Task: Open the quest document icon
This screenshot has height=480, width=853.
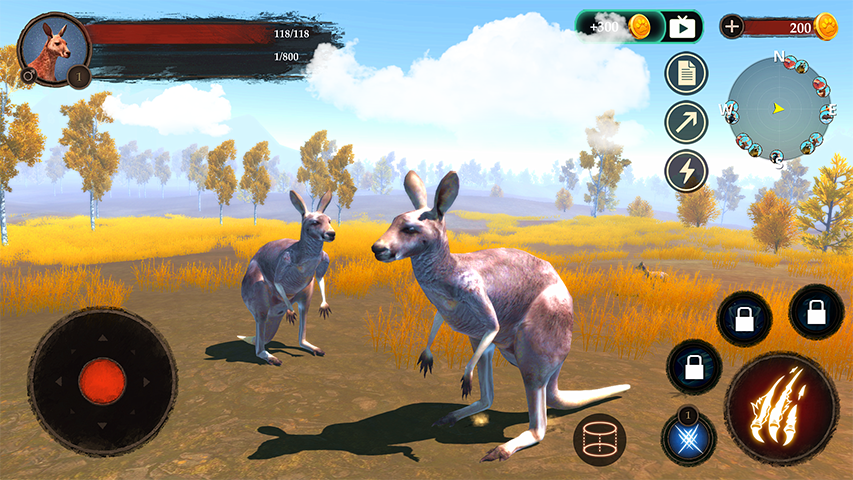Action: pyautogui.click(x=686, y=74)
